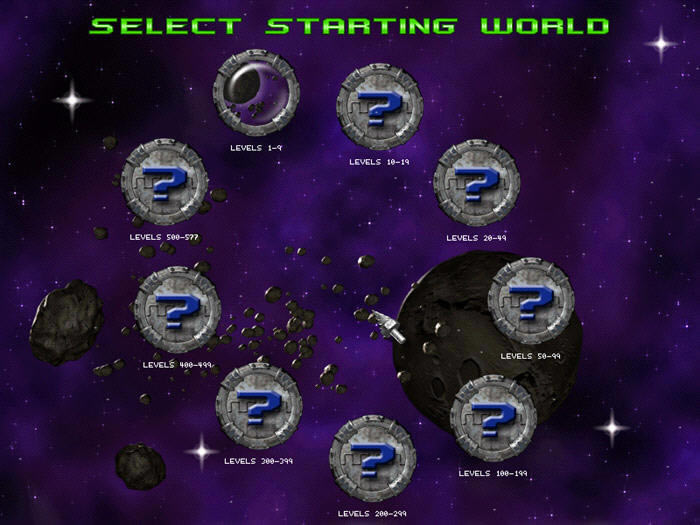Select the Levels 50-99 world
This screenshot has height=525, width=700.
[x=531, y=300]
